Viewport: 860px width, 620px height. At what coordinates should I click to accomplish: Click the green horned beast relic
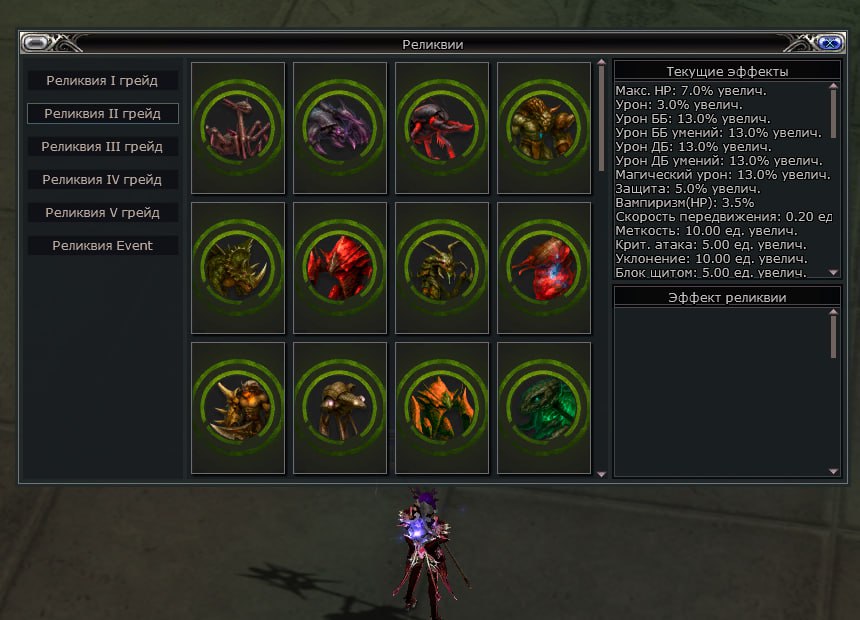tap(238, 267)
